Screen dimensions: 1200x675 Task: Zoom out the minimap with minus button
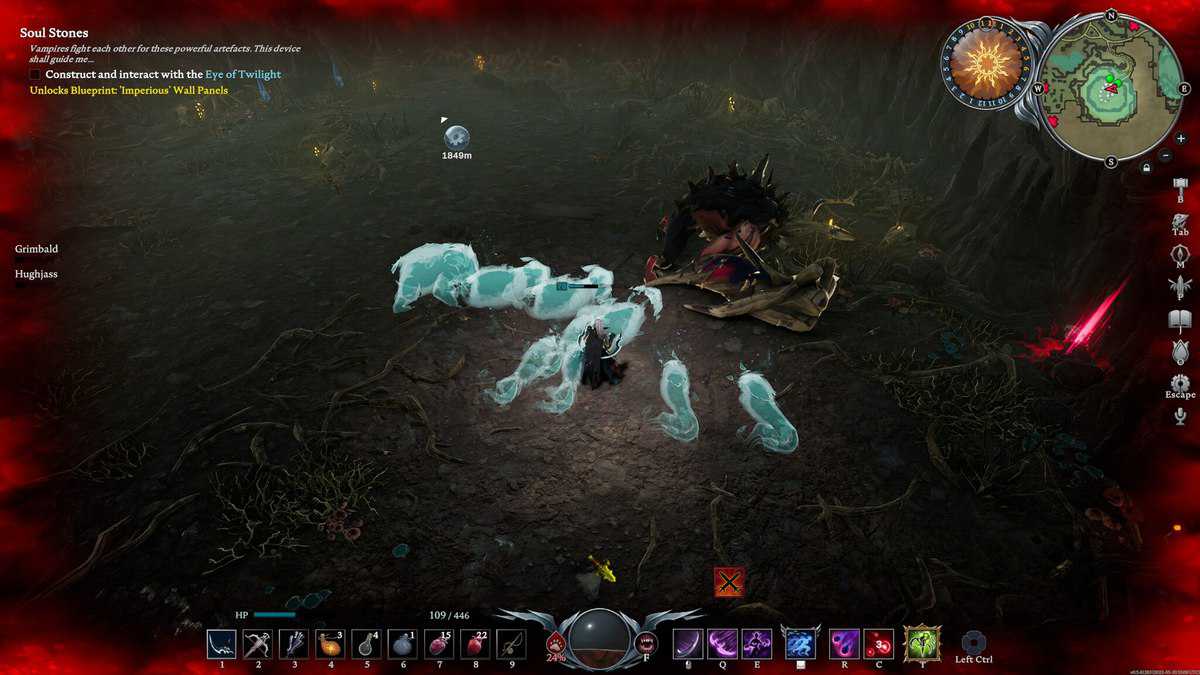(1166, 156)
